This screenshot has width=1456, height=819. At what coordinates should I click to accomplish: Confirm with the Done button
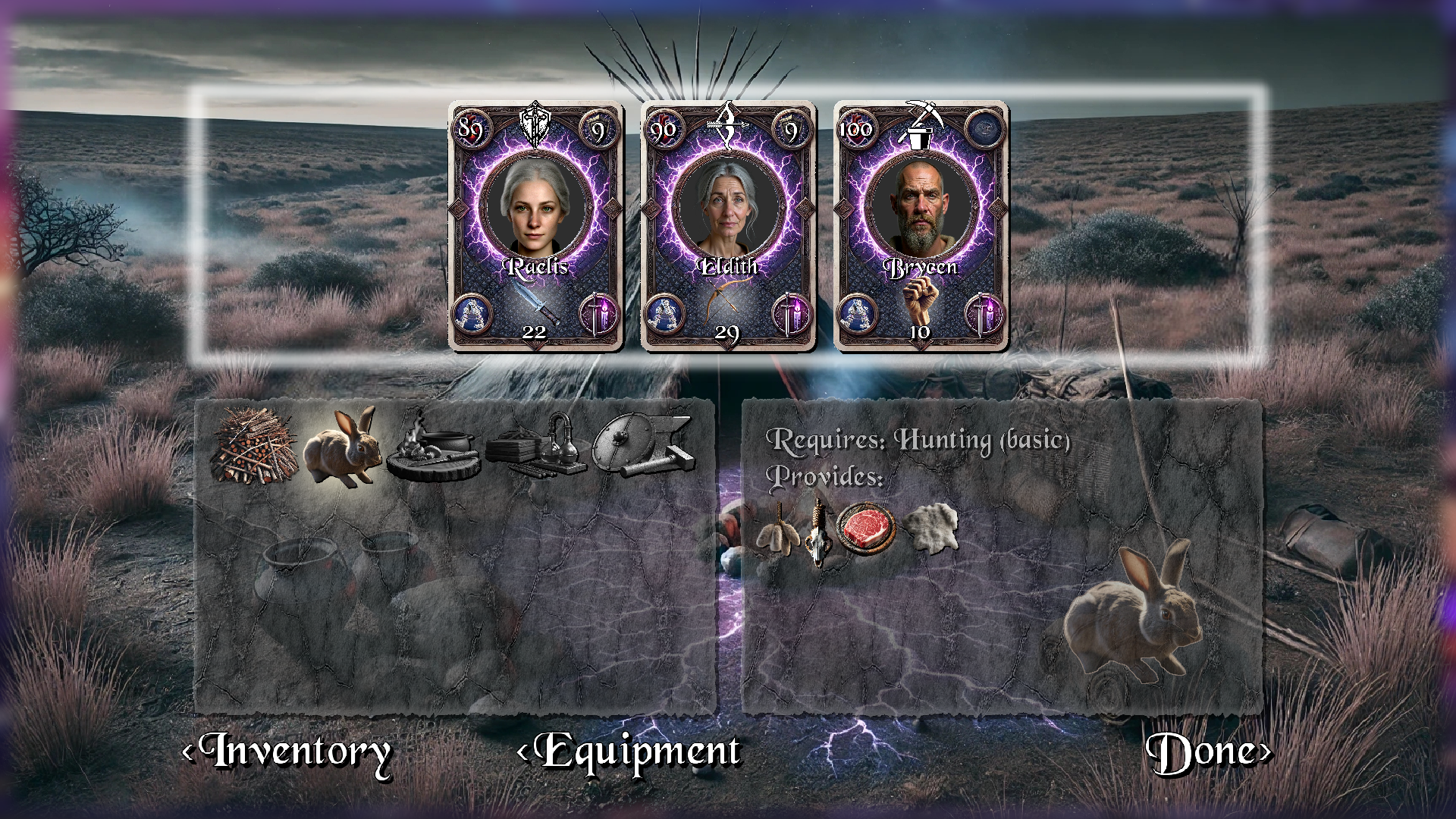(1207, 752)
